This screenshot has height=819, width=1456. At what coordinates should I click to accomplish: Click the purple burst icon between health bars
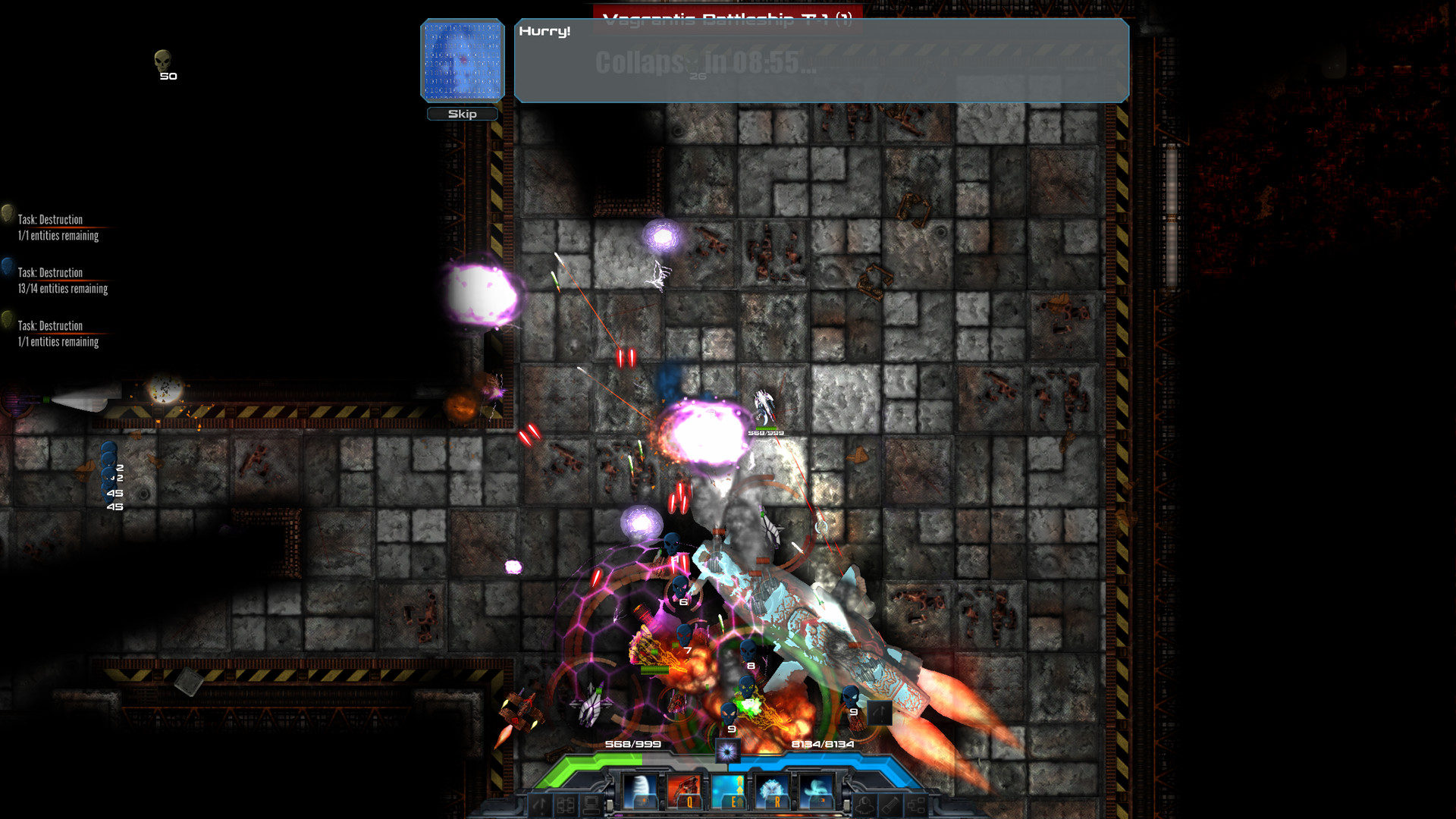tap(728, 752)
